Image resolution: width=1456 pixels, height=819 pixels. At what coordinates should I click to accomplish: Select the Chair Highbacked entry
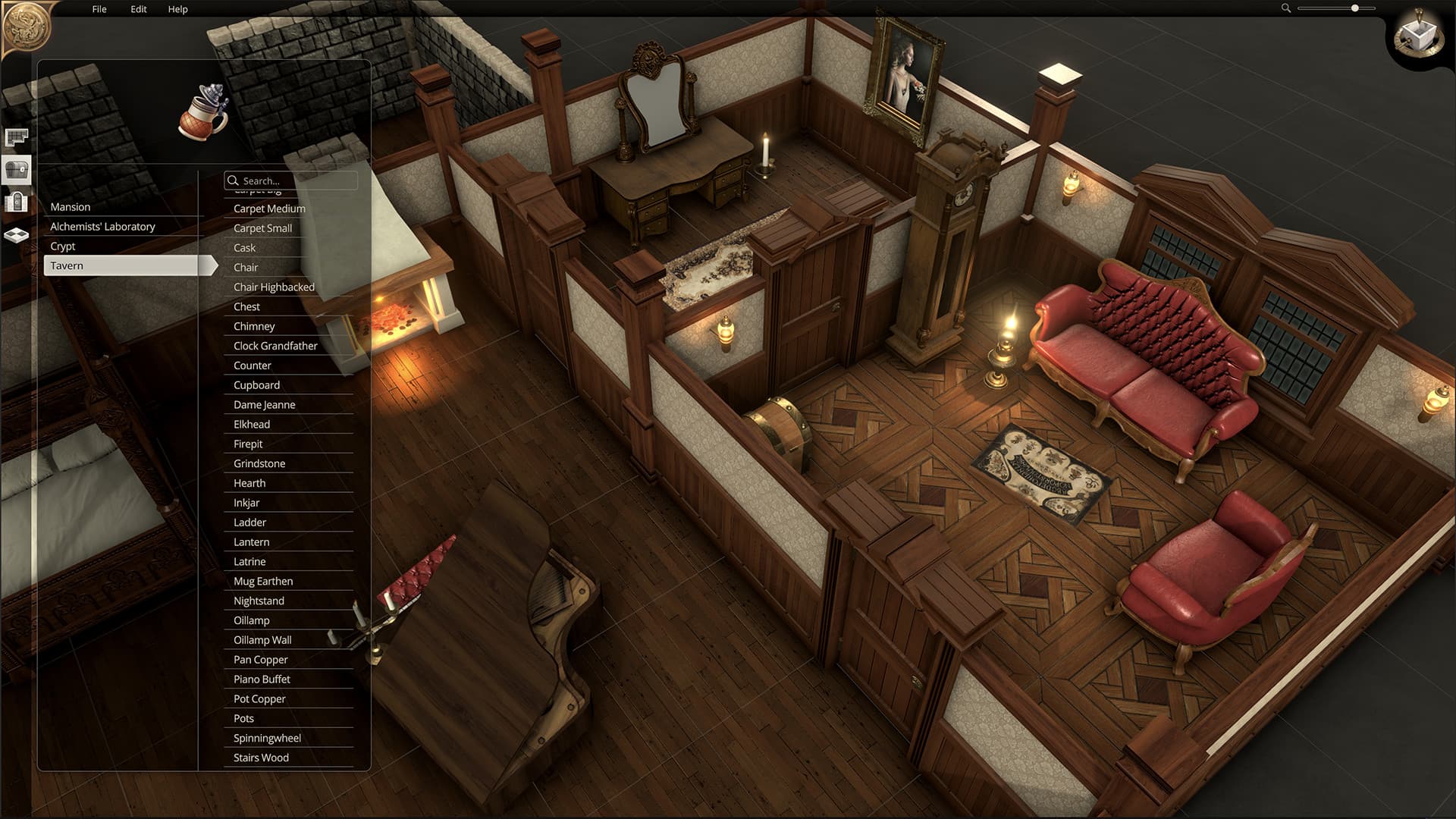point(274,287)
